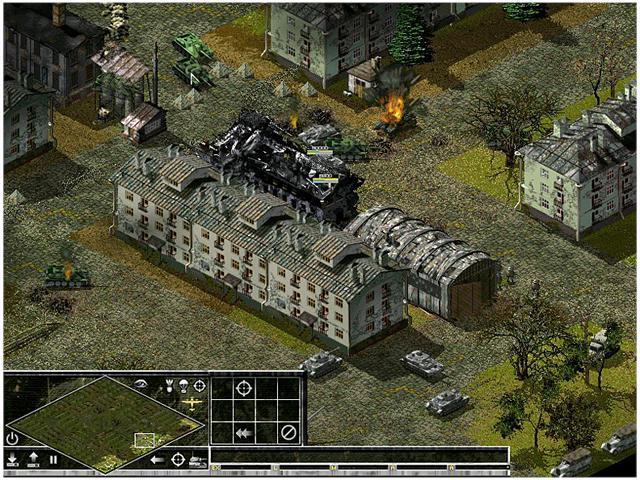Select the crosshair icon beside the parachute

199,385
